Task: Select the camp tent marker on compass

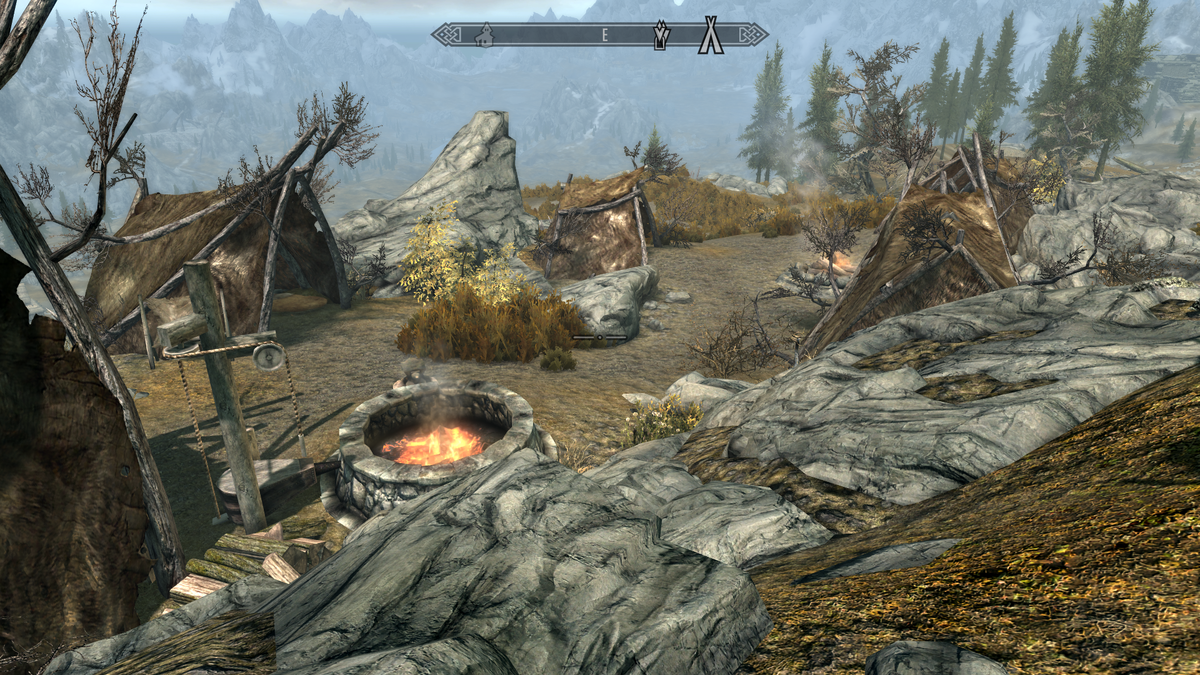Action: 711,35
